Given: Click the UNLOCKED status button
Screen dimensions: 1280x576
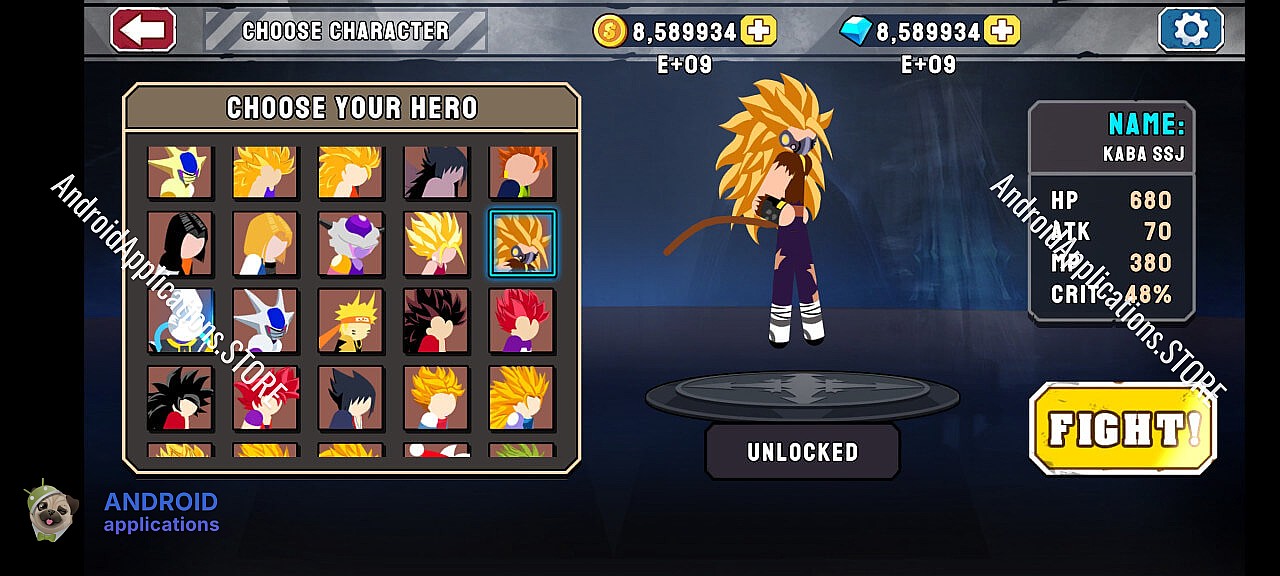Looking at the screenshot, I should (x=802, y=452).
